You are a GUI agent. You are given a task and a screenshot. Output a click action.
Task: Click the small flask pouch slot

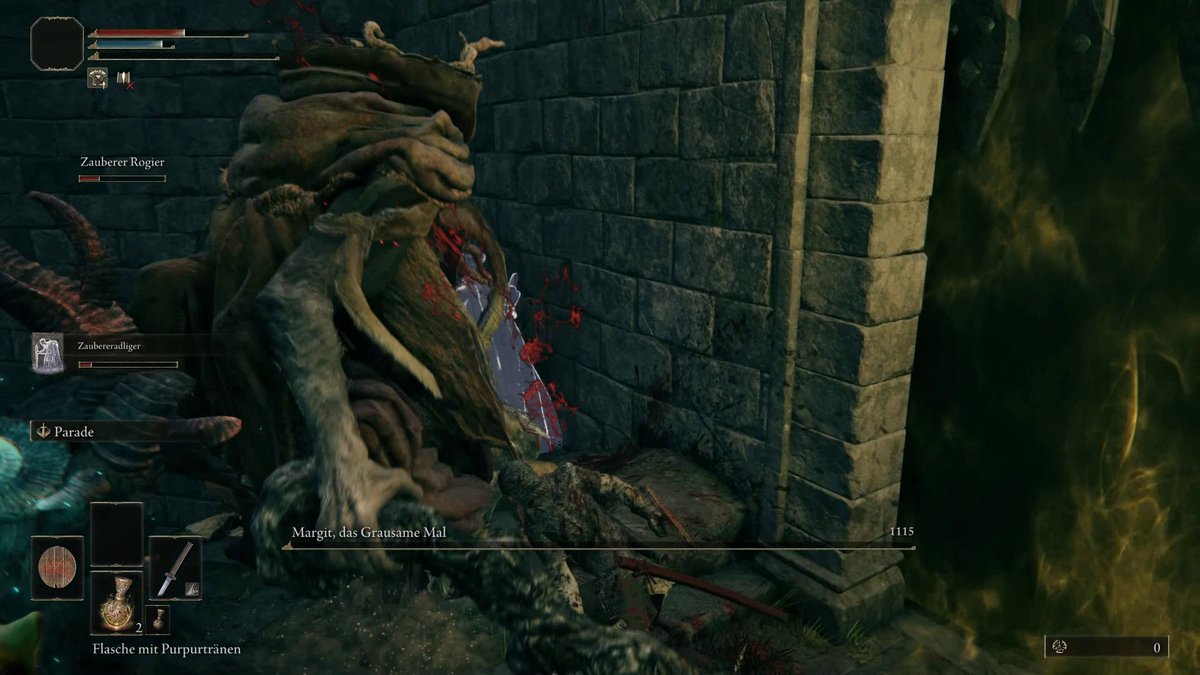158,620
